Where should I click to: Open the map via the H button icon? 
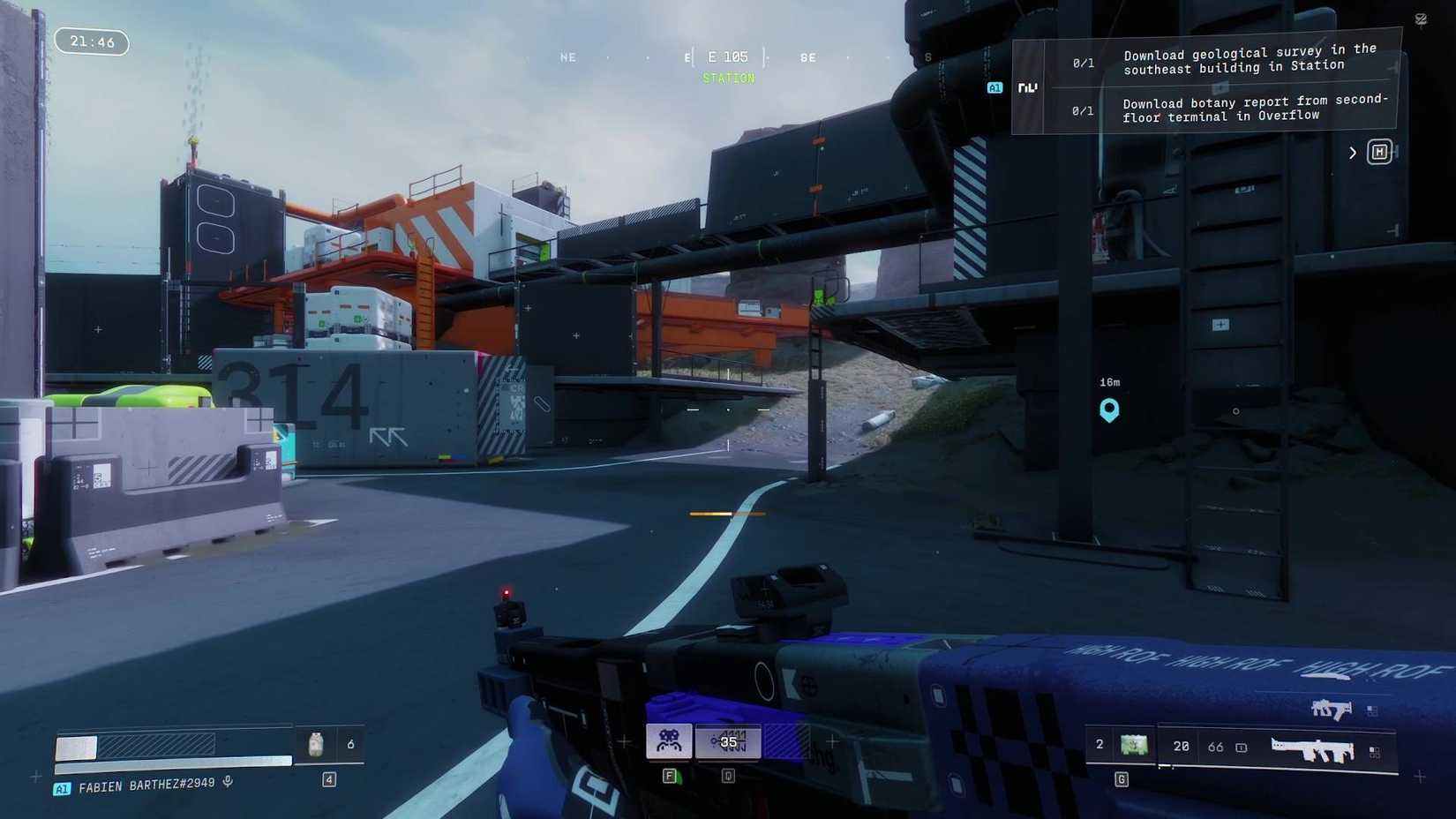coord(1380,152)
